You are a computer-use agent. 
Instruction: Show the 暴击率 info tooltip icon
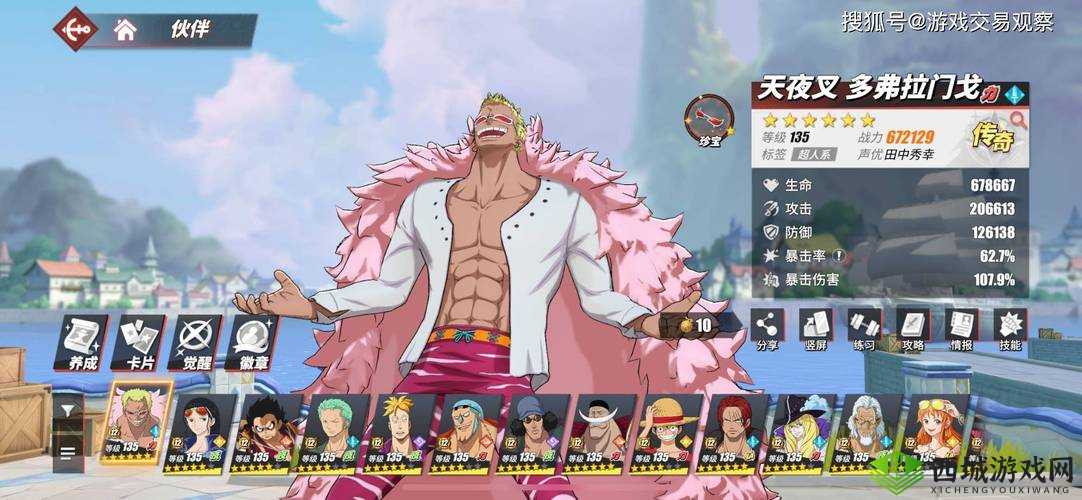(x=840, y=256)
